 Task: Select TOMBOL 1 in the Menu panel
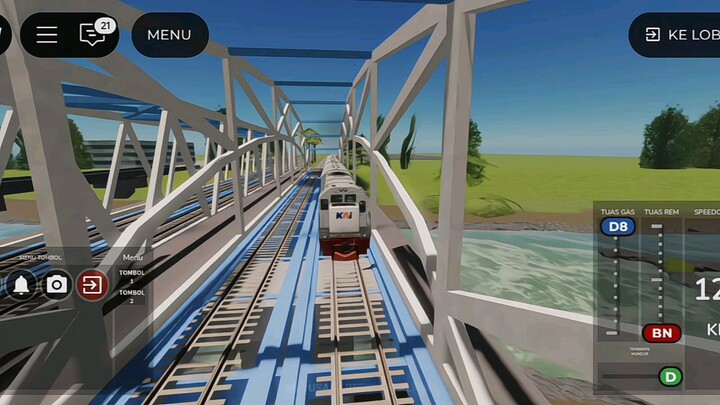click(x=132, y=275)
